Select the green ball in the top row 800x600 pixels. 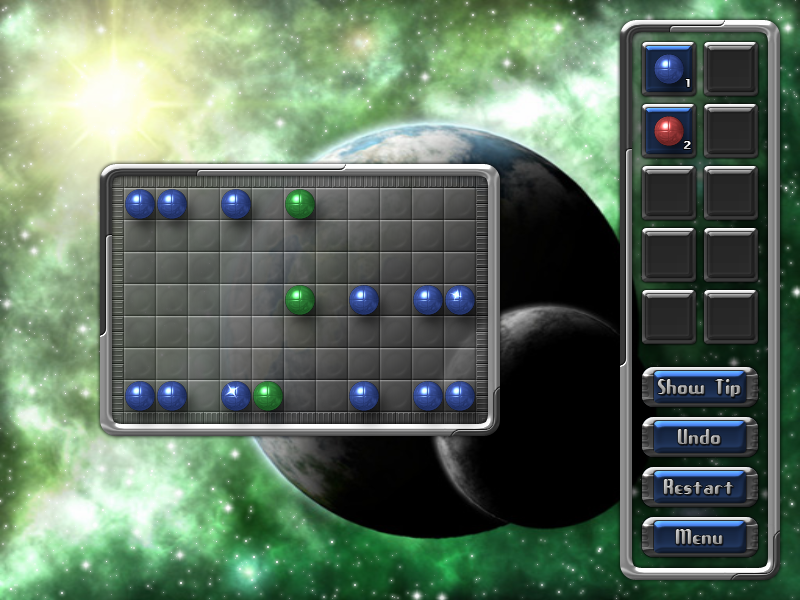[x=300, y=204]
